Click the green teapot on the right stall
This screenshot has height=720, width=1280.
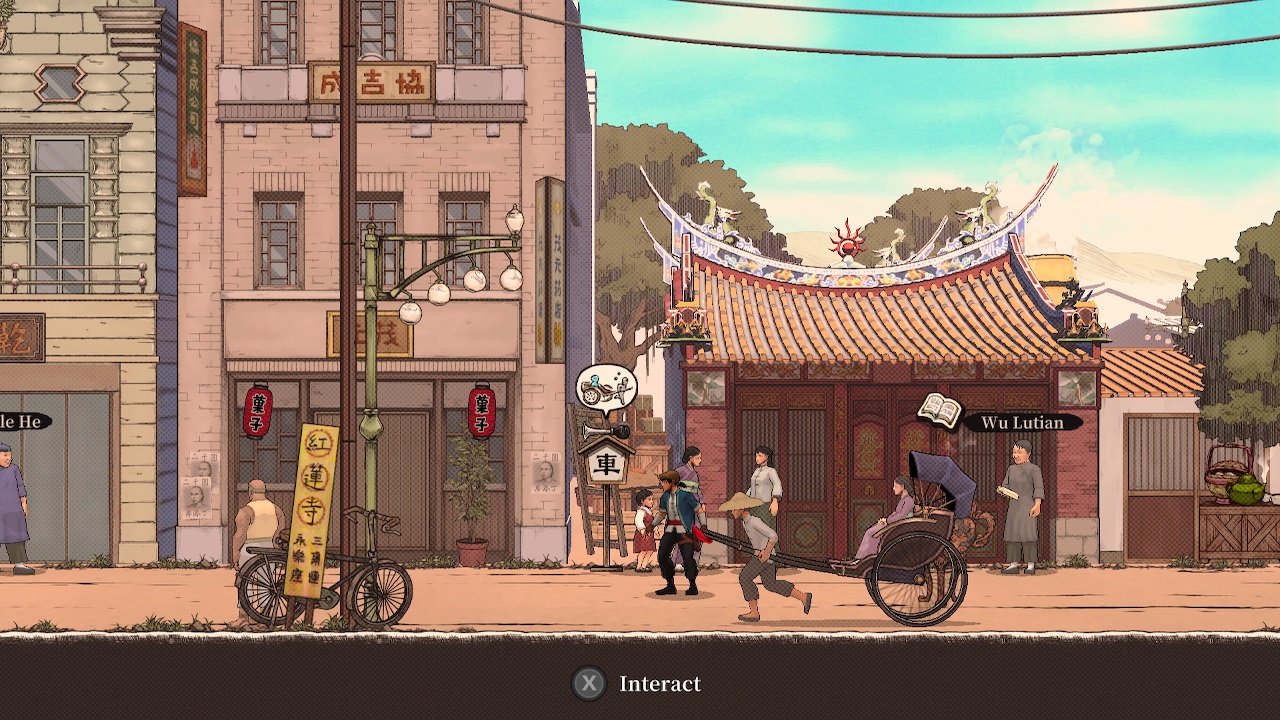click(1246, 490)
